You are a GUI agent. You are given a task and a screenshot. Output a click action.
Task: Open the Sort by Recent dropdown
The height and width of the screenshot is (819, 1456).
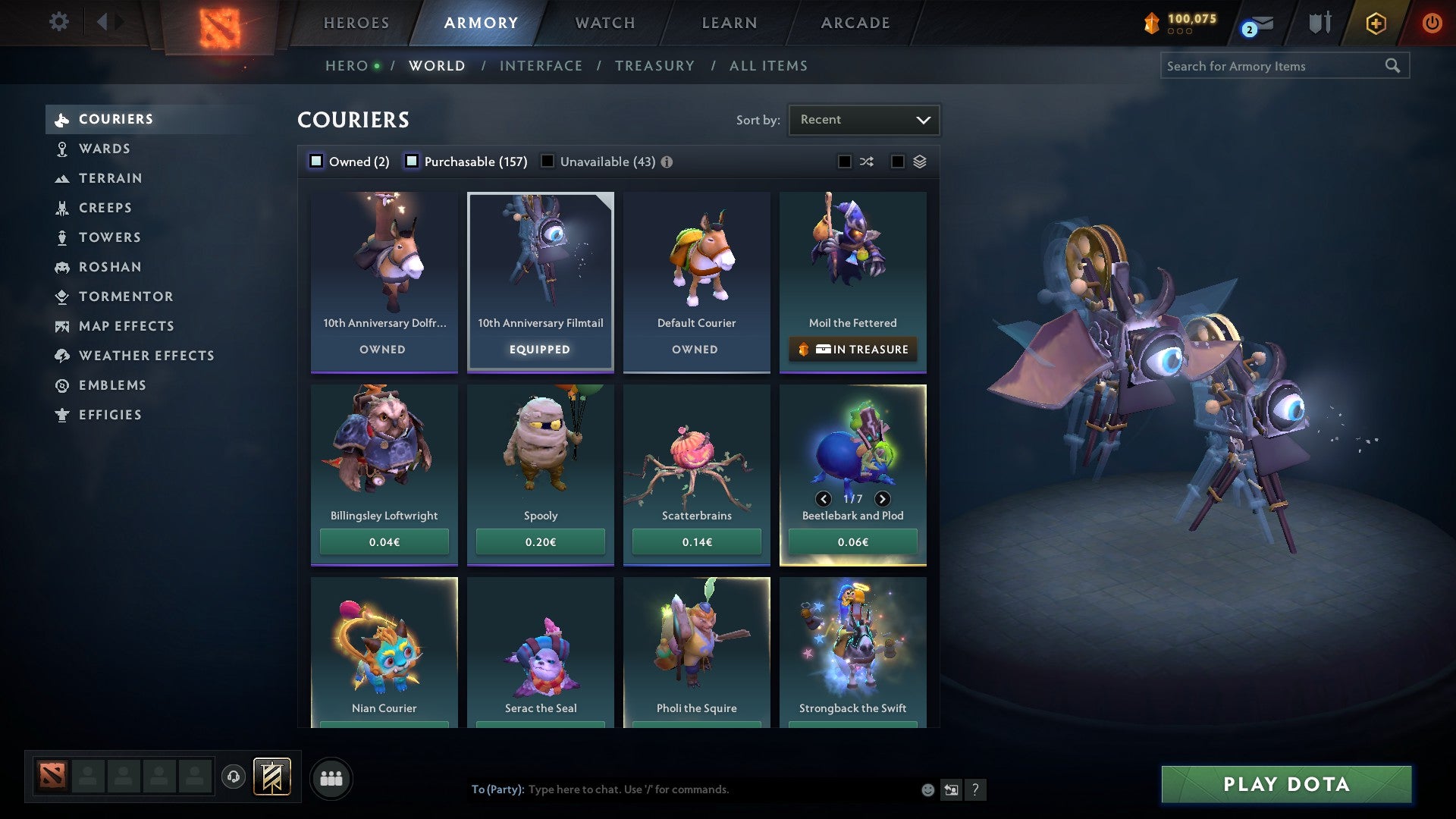pos(864,119)
